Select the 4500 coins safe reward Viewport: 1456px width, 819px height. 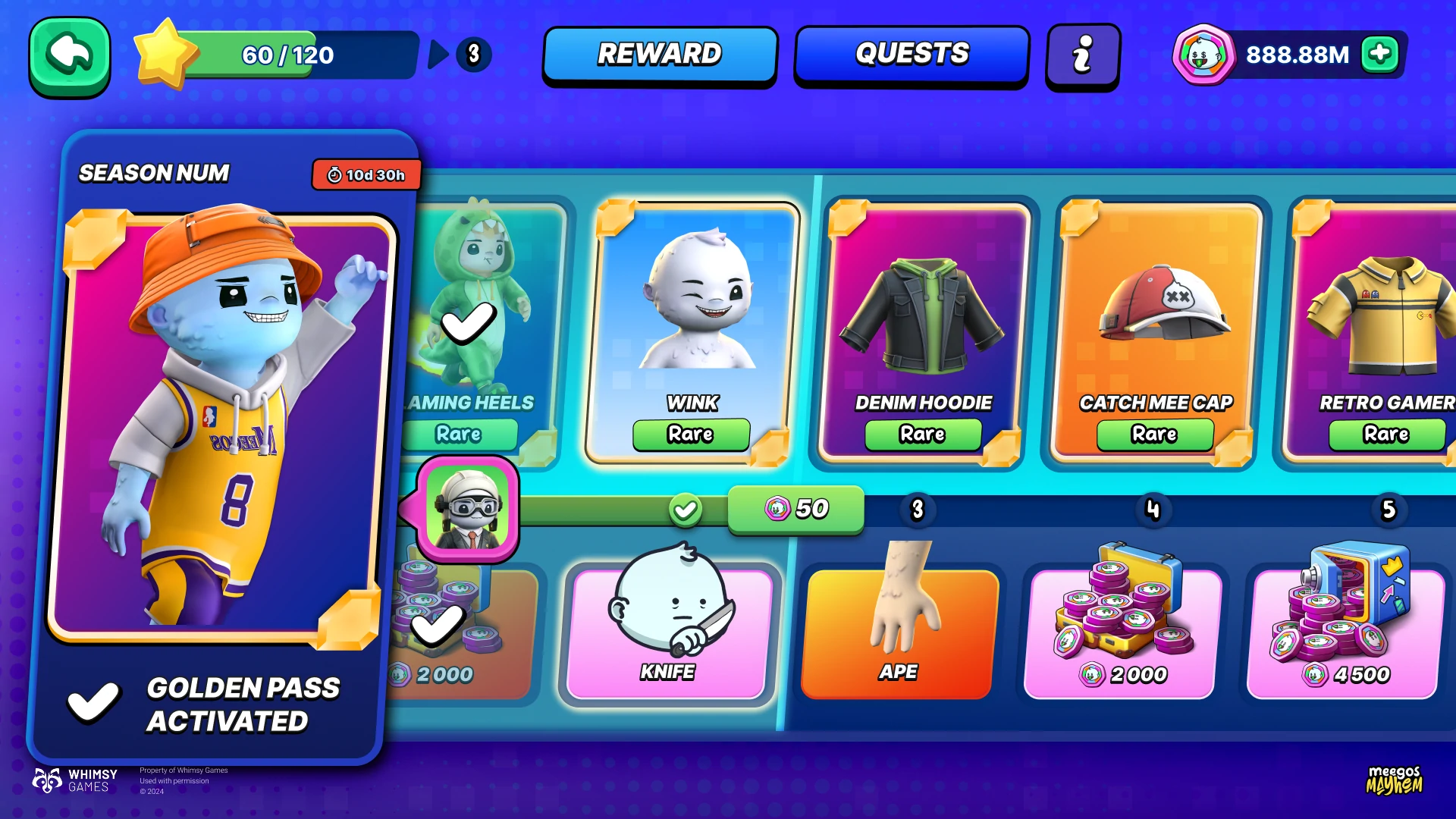(1345, 629)
